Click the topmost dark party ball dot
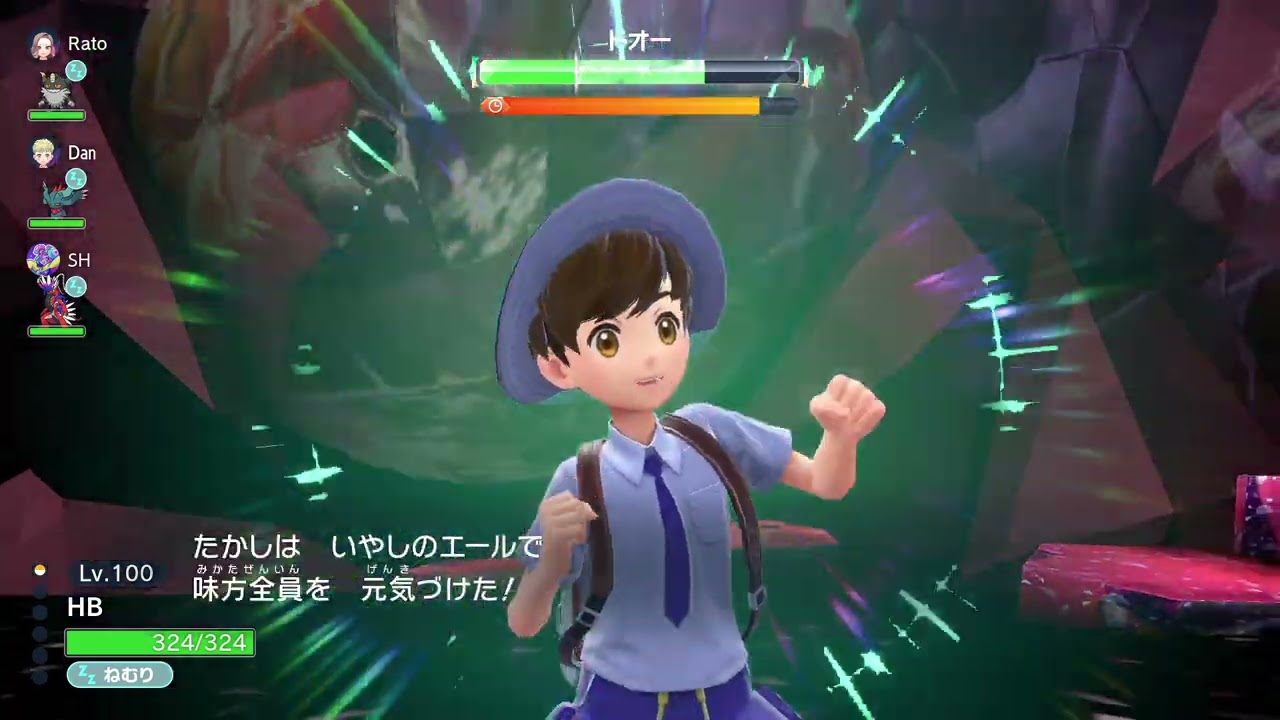 (40, 593)
